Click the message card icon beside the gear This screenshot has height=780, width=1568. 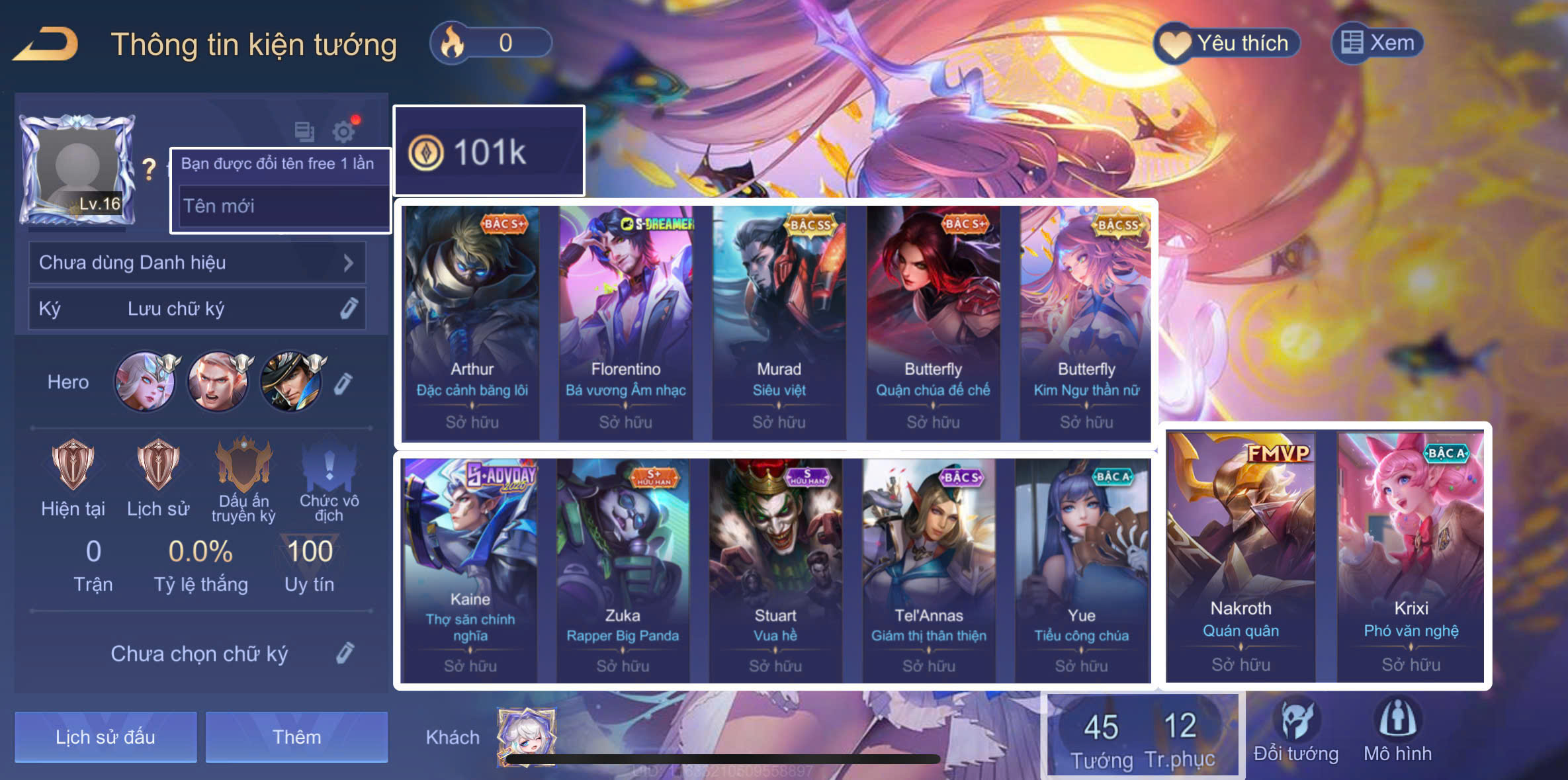pos(305,132)
